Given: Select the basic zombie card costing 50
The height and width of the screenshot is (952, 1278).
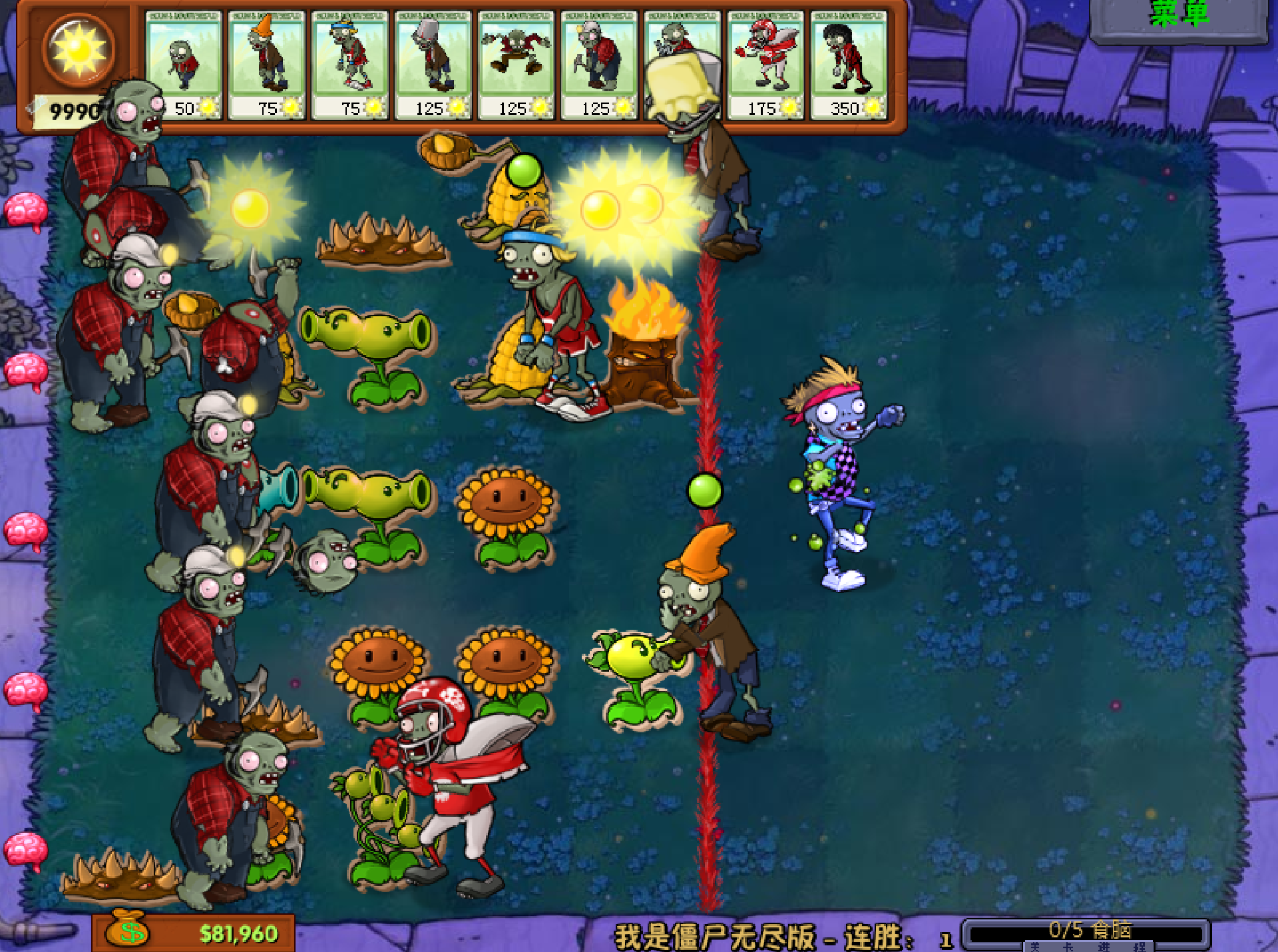Looking at the screenshot, I should click(183, 65).
